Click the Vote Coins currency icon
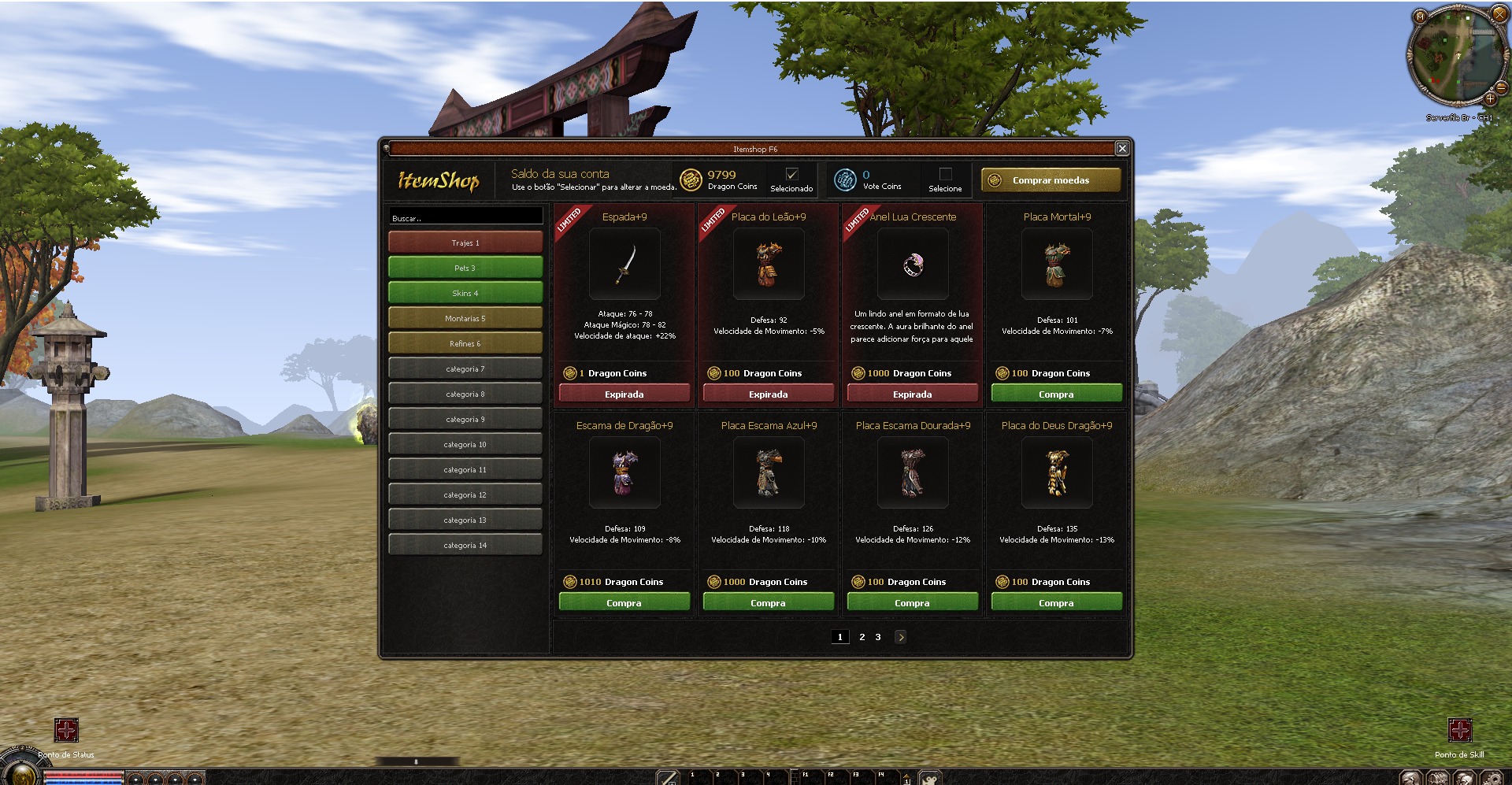1512x785 pixels. point(845,180)
